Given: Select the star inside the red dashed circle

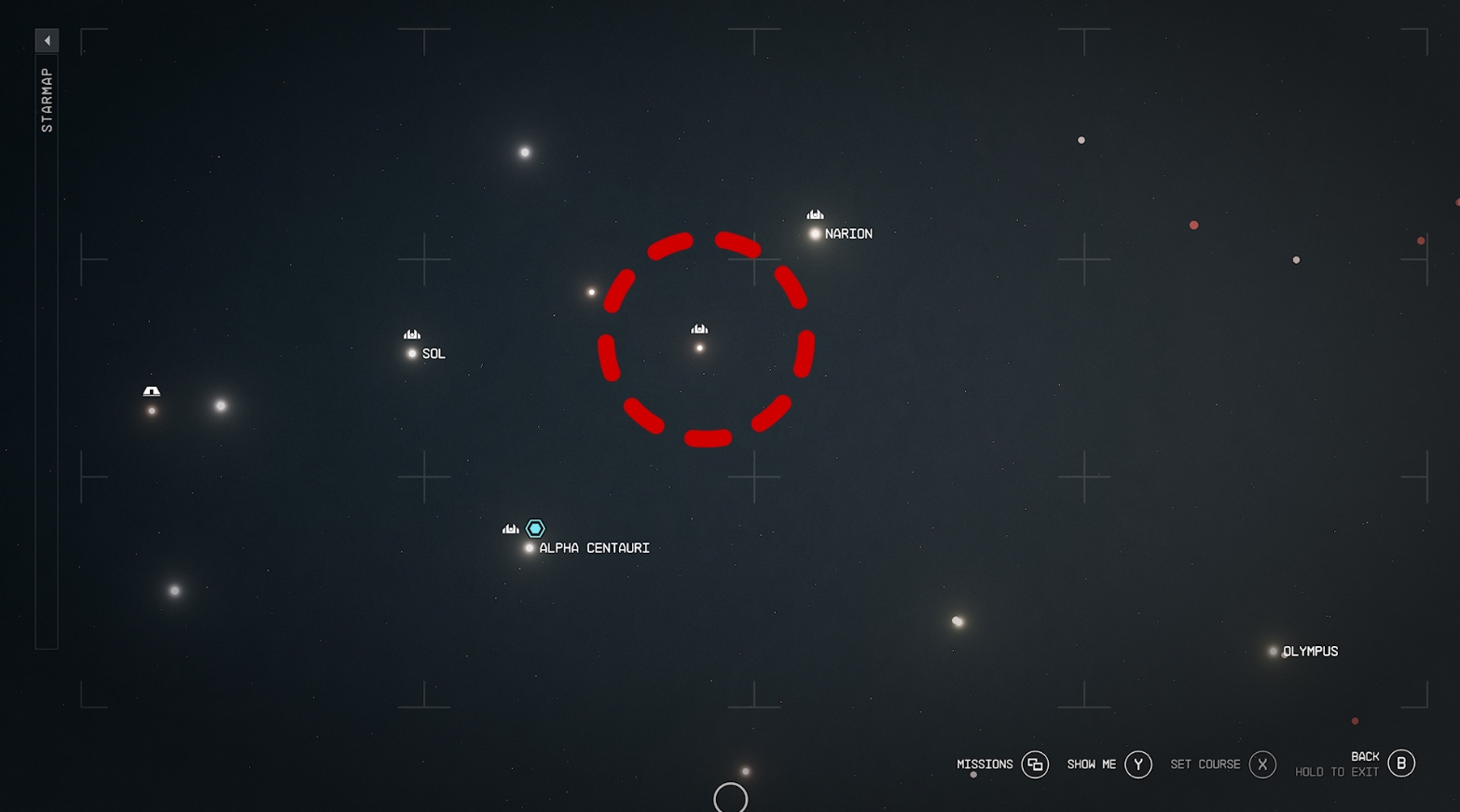Looking at the screenshot, I should pyautogui.click(x=699, y=348).
